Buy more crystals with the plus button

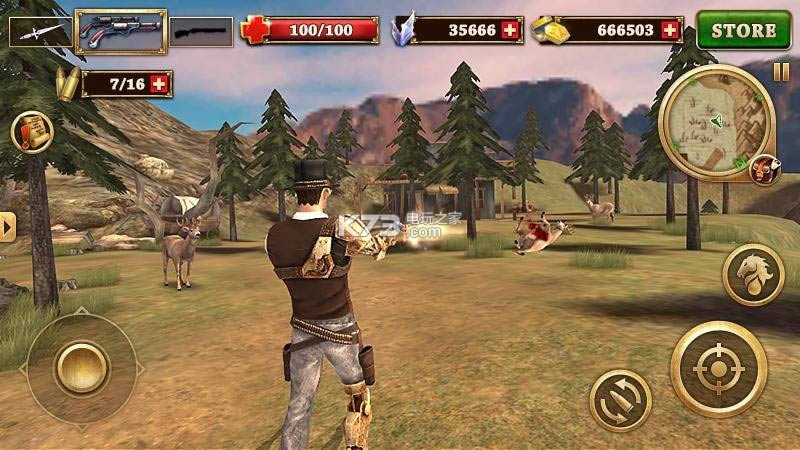pos(511,31)
